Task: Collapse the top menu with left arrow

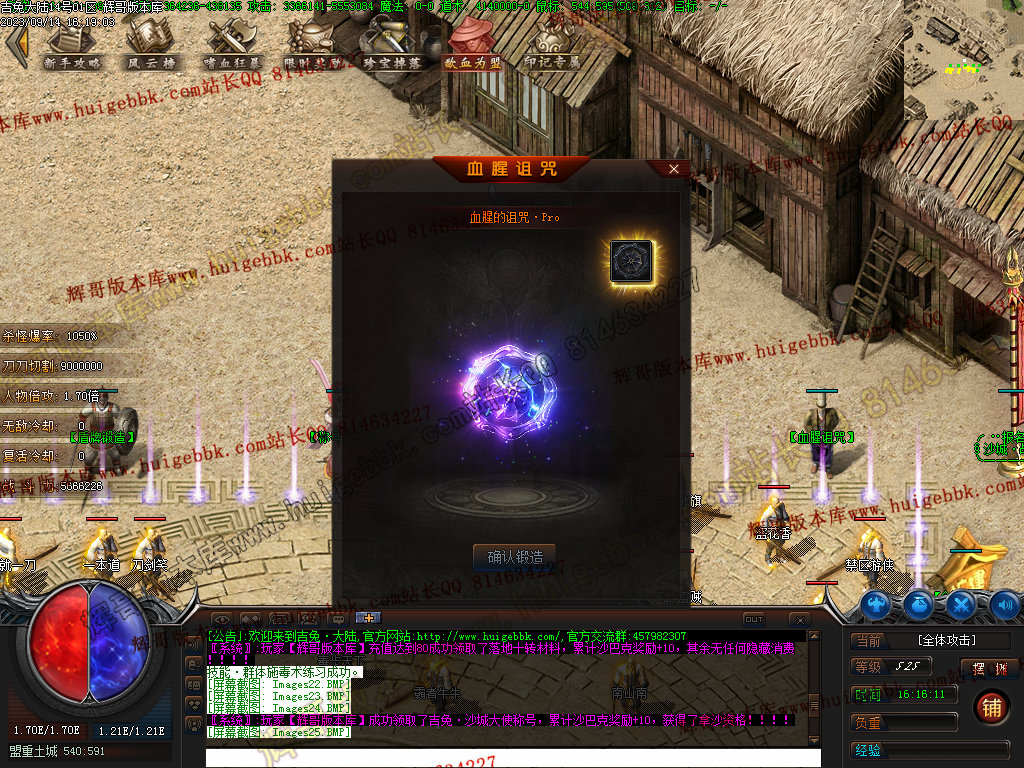Action: click(x=16, y=46)
